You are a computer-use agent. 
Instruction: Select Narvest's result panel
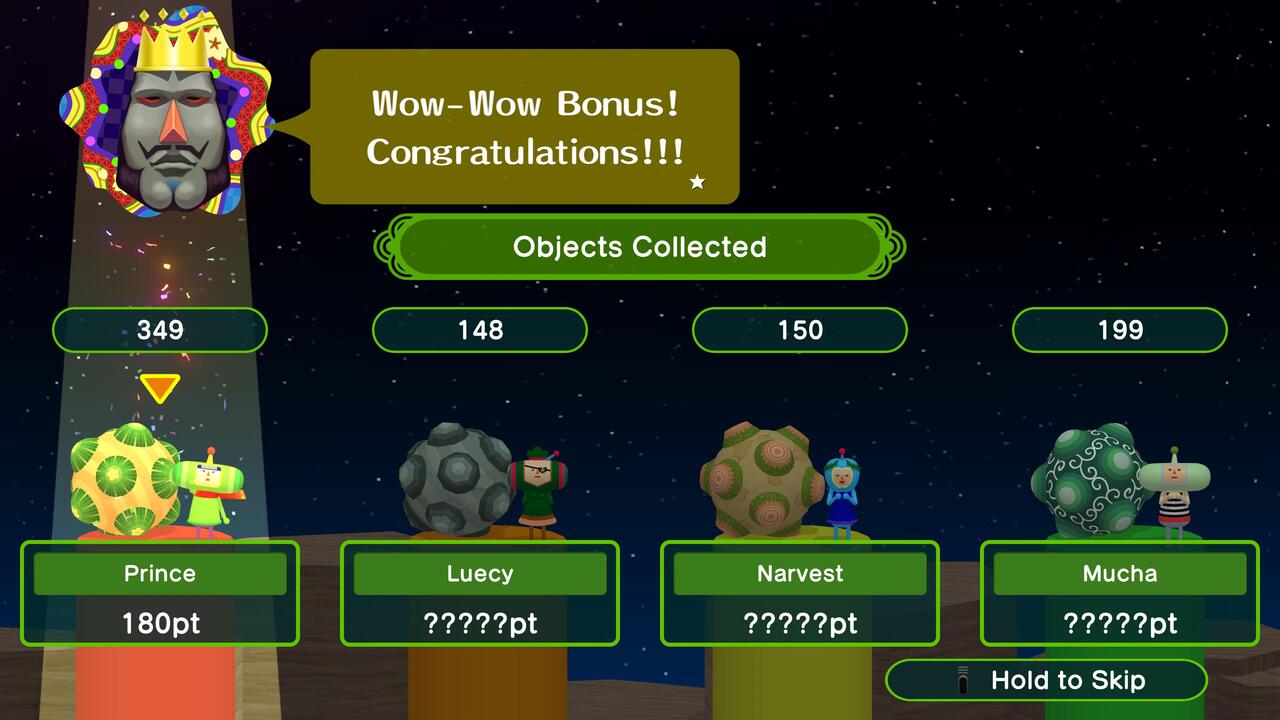(x=800, y=594)
